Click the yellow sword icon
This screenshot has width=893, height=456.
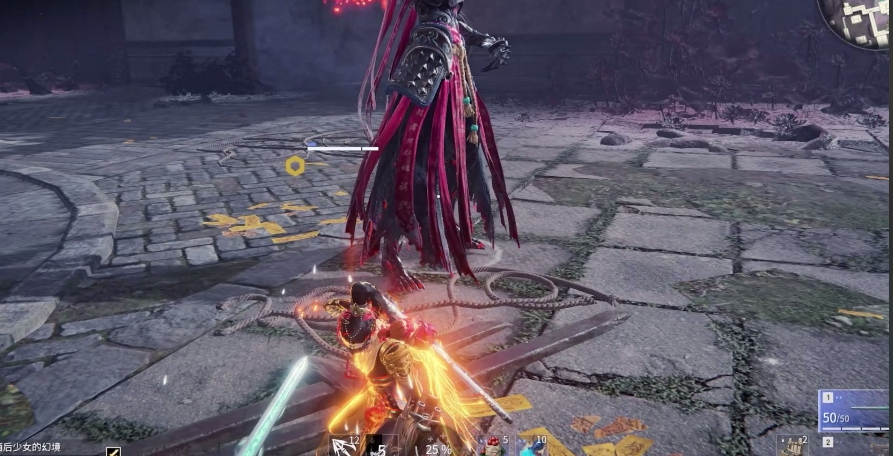coord(113,451)
